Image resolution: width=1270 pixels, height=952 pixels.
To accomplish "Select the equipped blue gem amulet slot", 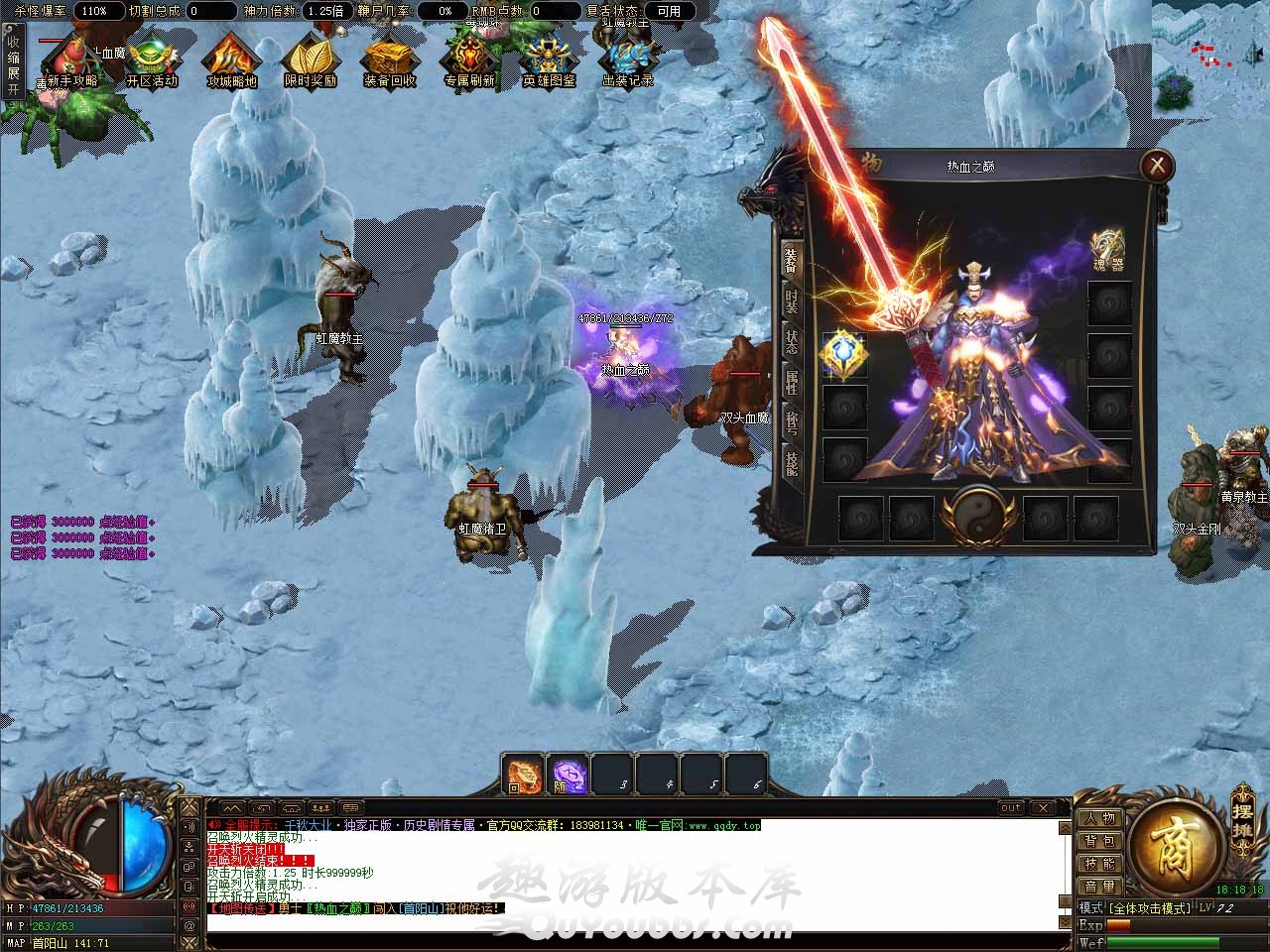I will pyautogui.click(x=843, y=355).
